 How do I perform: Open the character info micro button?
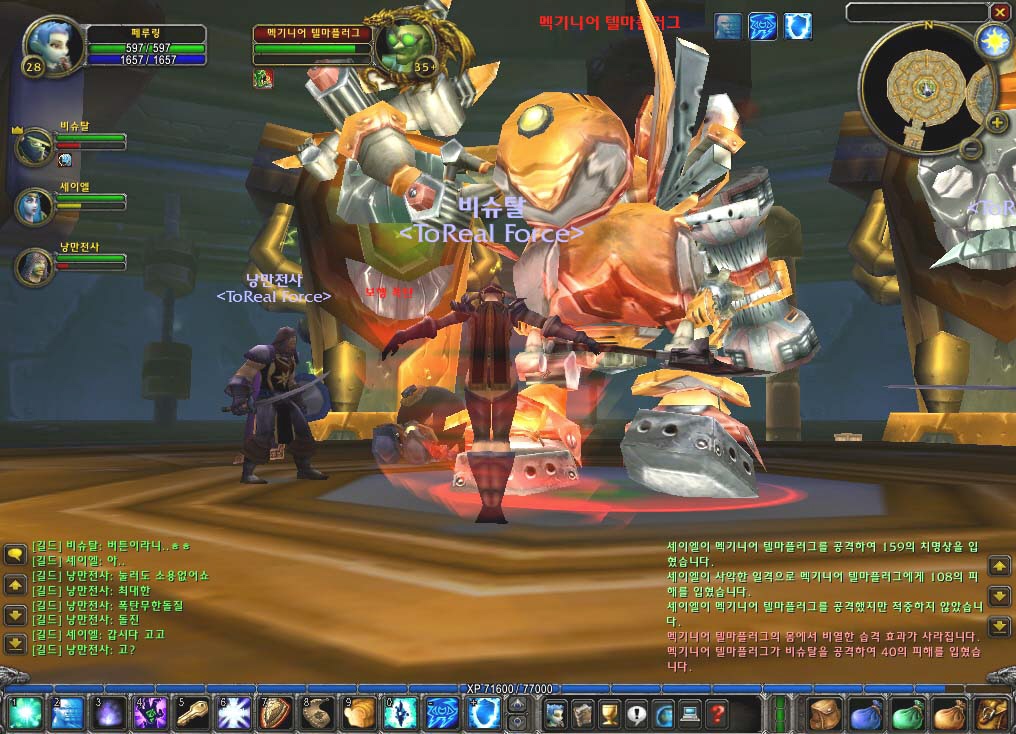coord(554,714)
